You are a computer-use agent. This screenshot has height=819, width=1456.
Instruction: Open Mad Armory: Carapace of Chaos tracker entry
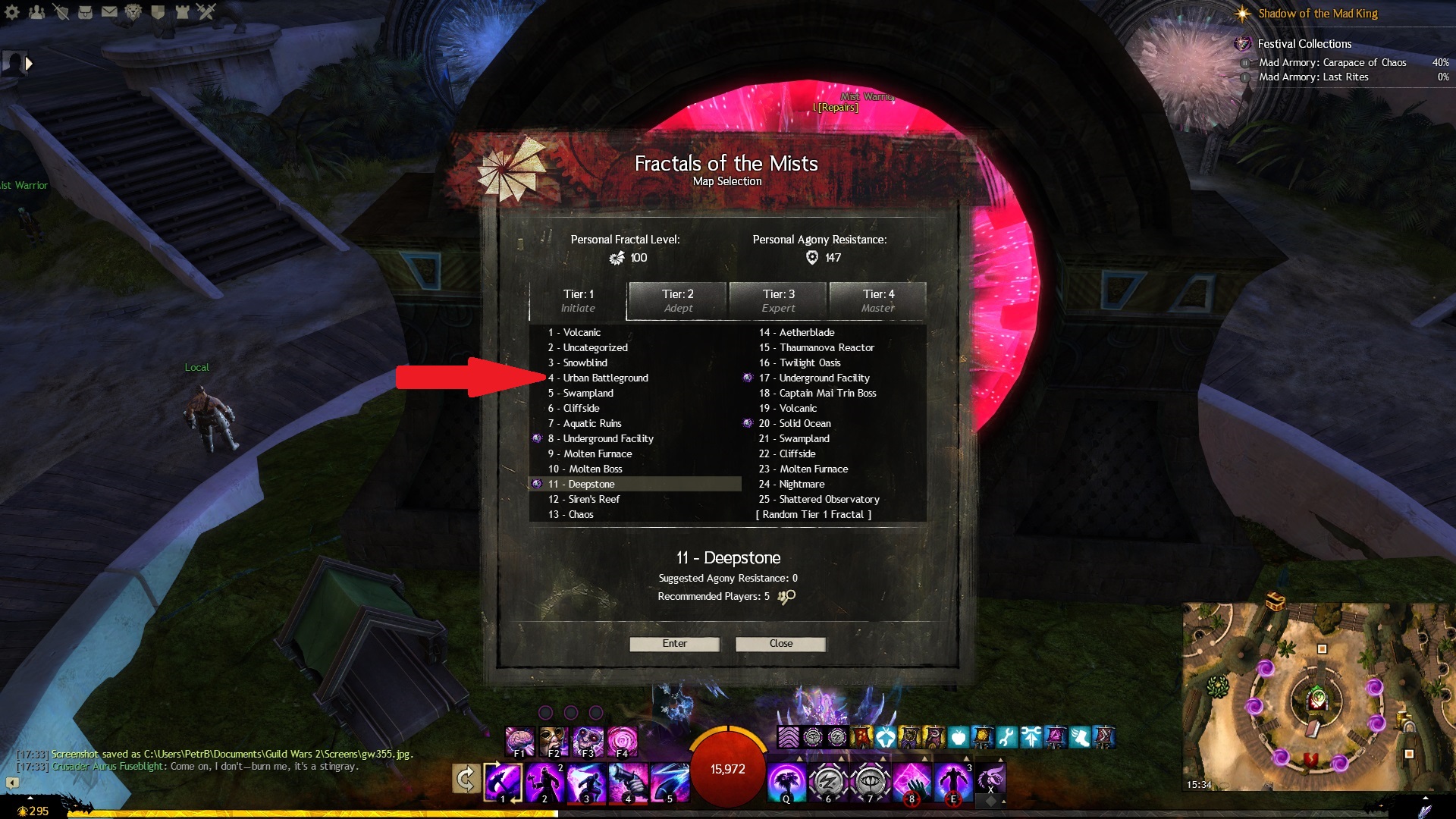pyautogui.click(x=1332, y=62)
